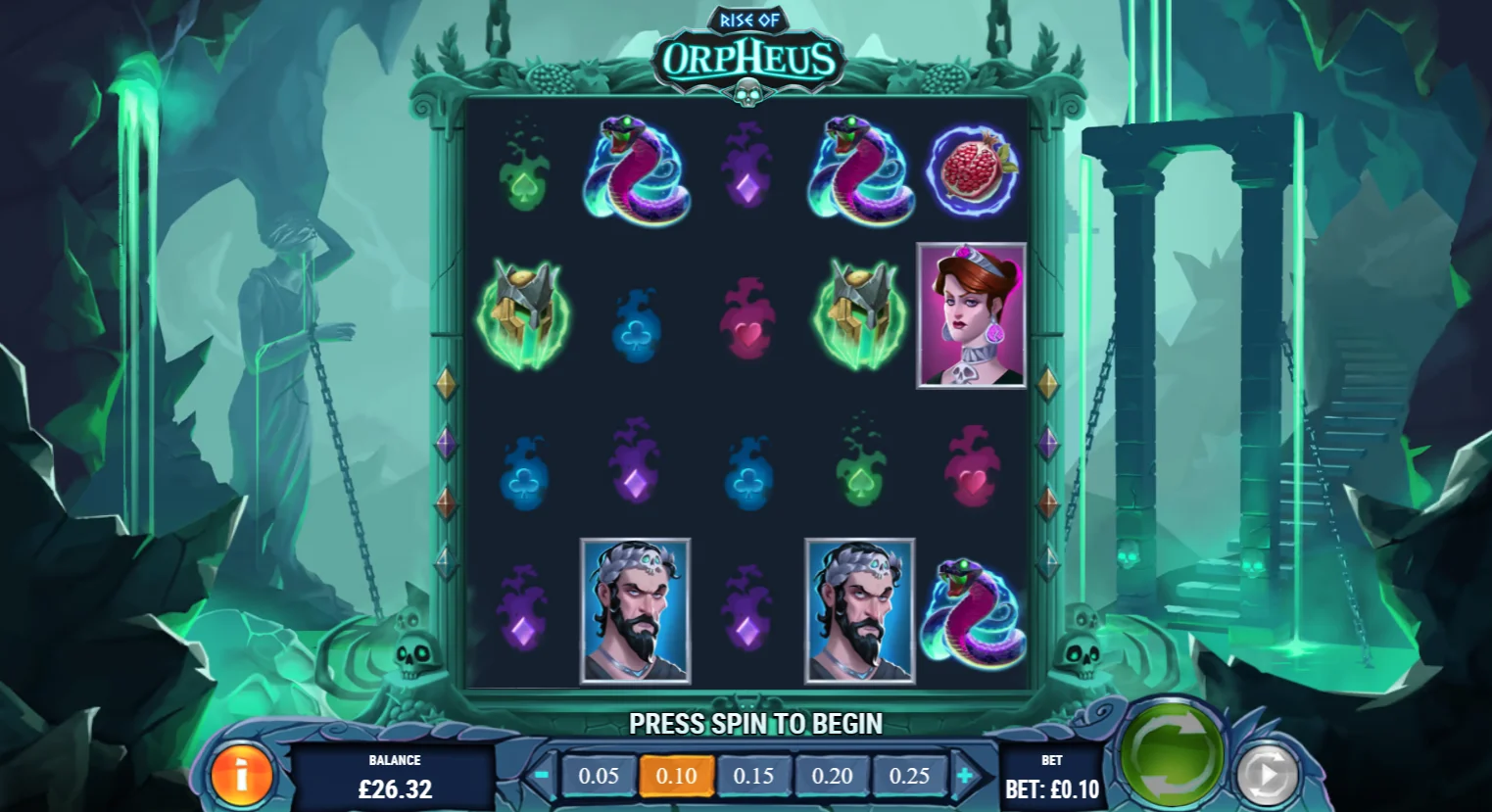Open game info with the orange i icon
This screenshot has width=1492, height=812.
pos(241,777)
